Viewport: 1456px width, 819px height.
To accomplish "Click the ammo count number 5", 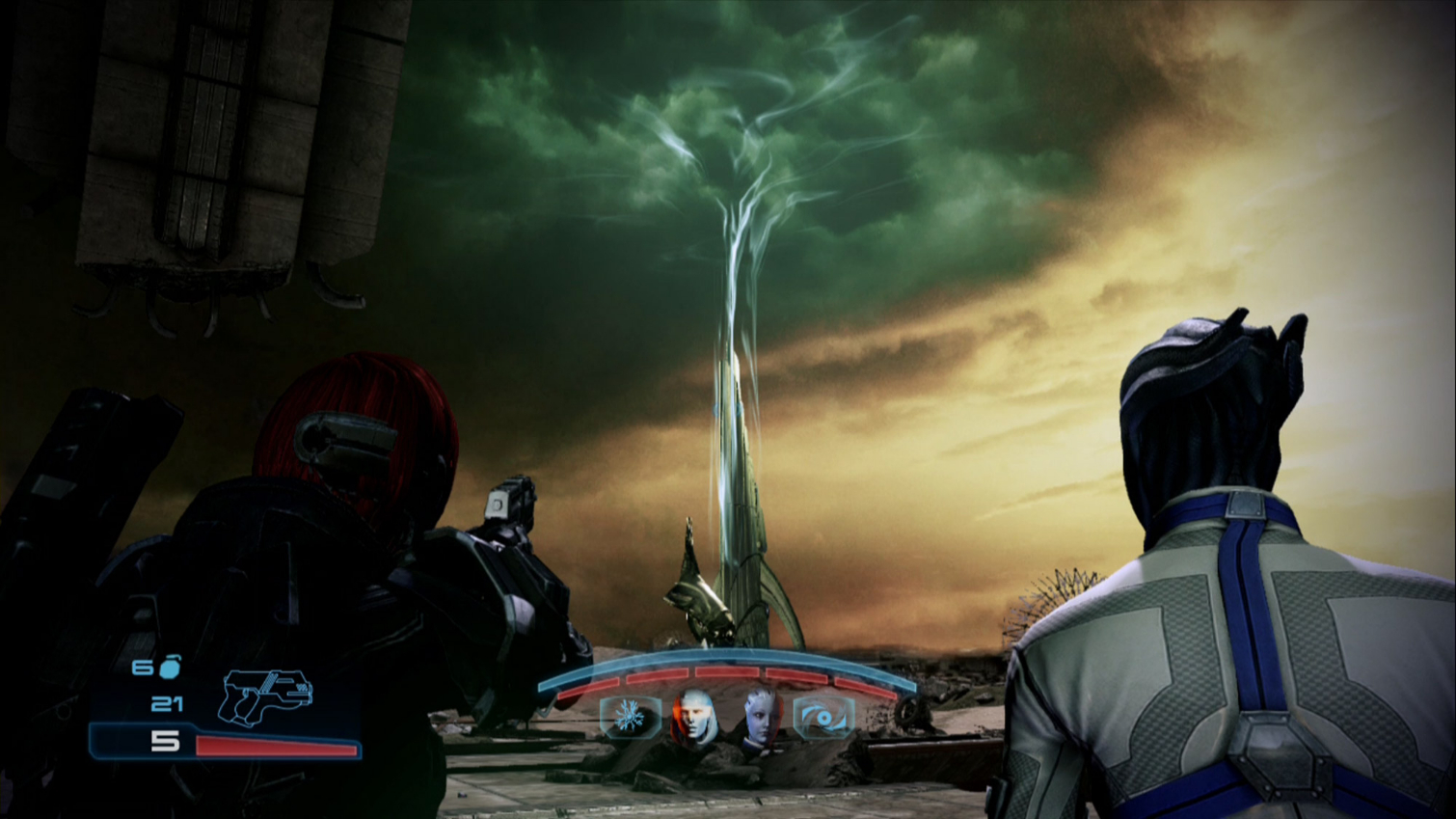I will pos(165,741).
